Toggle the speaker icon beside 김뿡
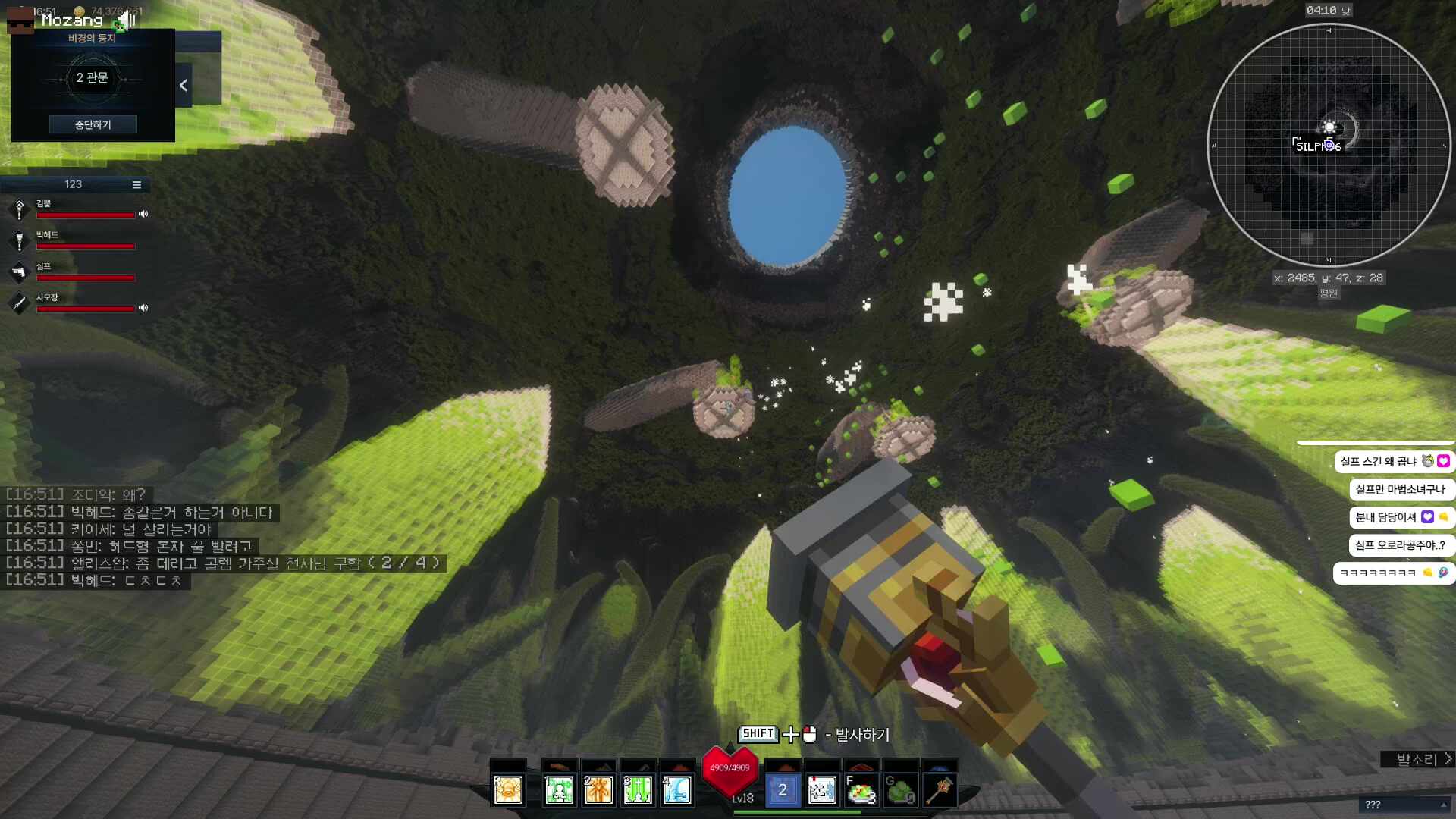The height and width of the screenshot is (819, 1456). click(143, 215)
